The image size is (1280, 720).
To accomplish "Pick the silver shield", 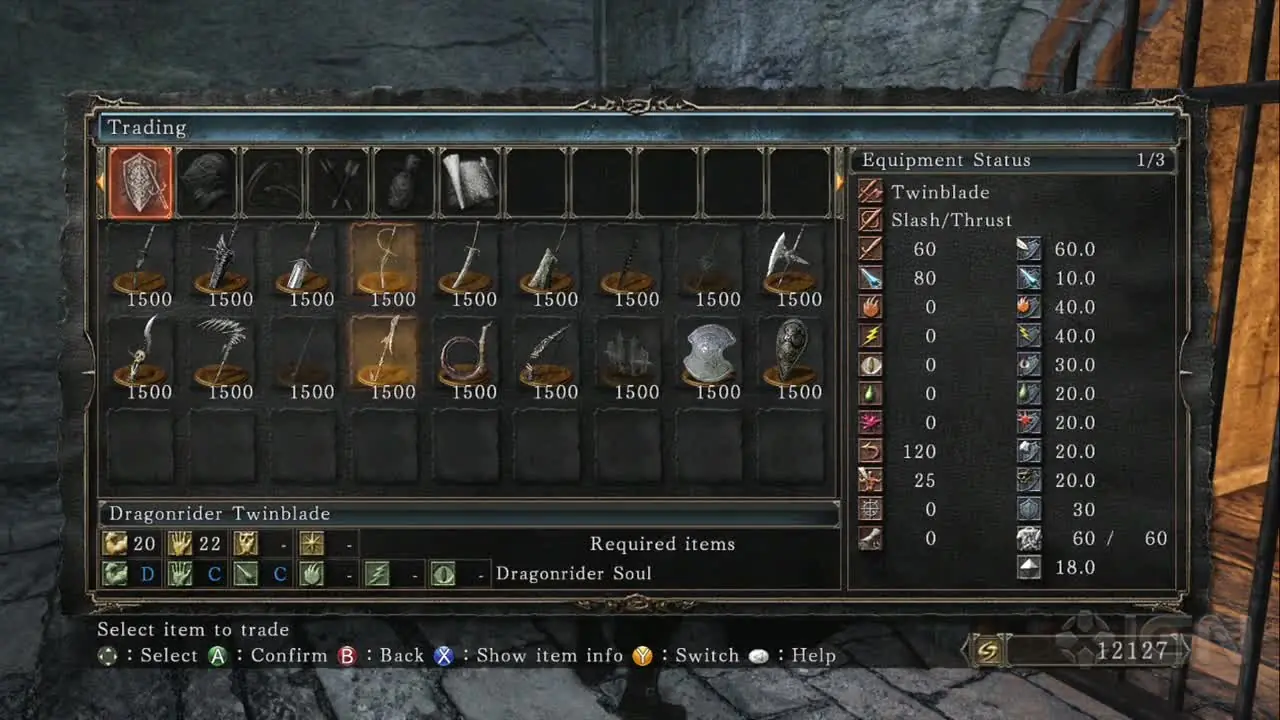I will 710,353.
